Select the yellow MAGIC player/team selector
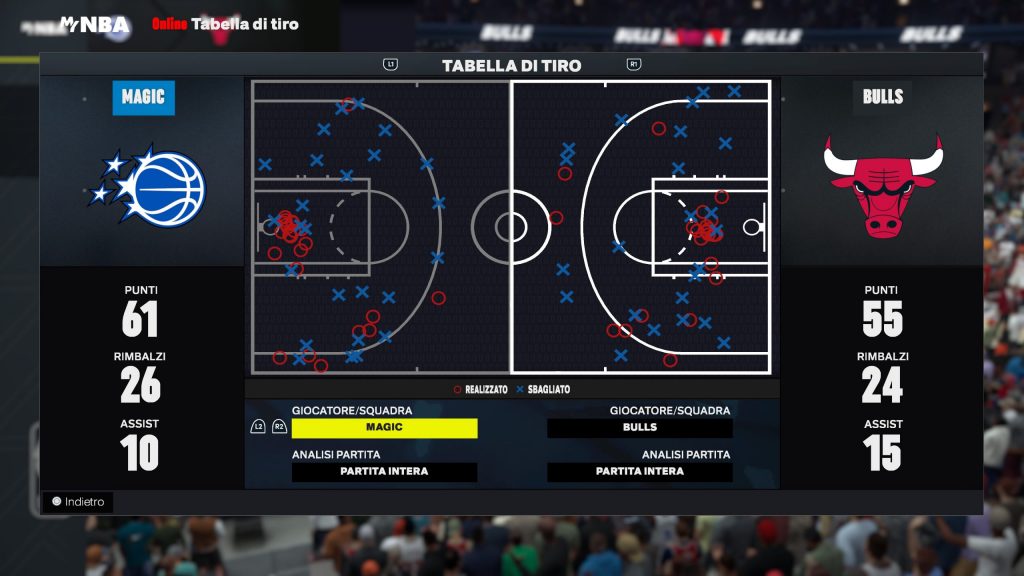Image resolution: width=1024 pixels, height=576 pixels. pos(384,427)
